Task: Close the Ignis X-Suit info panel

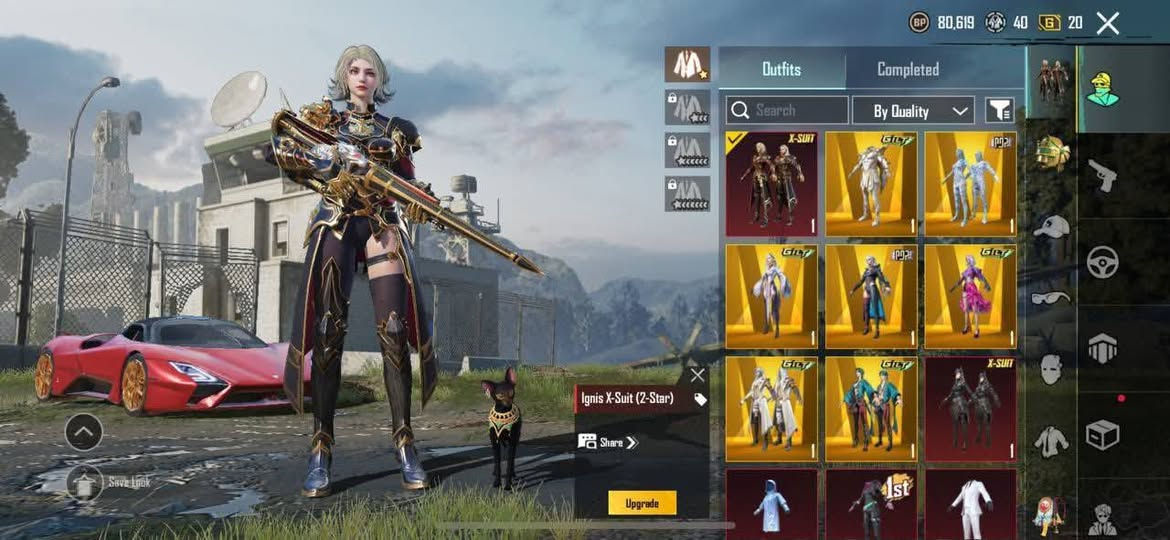Action: (697, 375)
